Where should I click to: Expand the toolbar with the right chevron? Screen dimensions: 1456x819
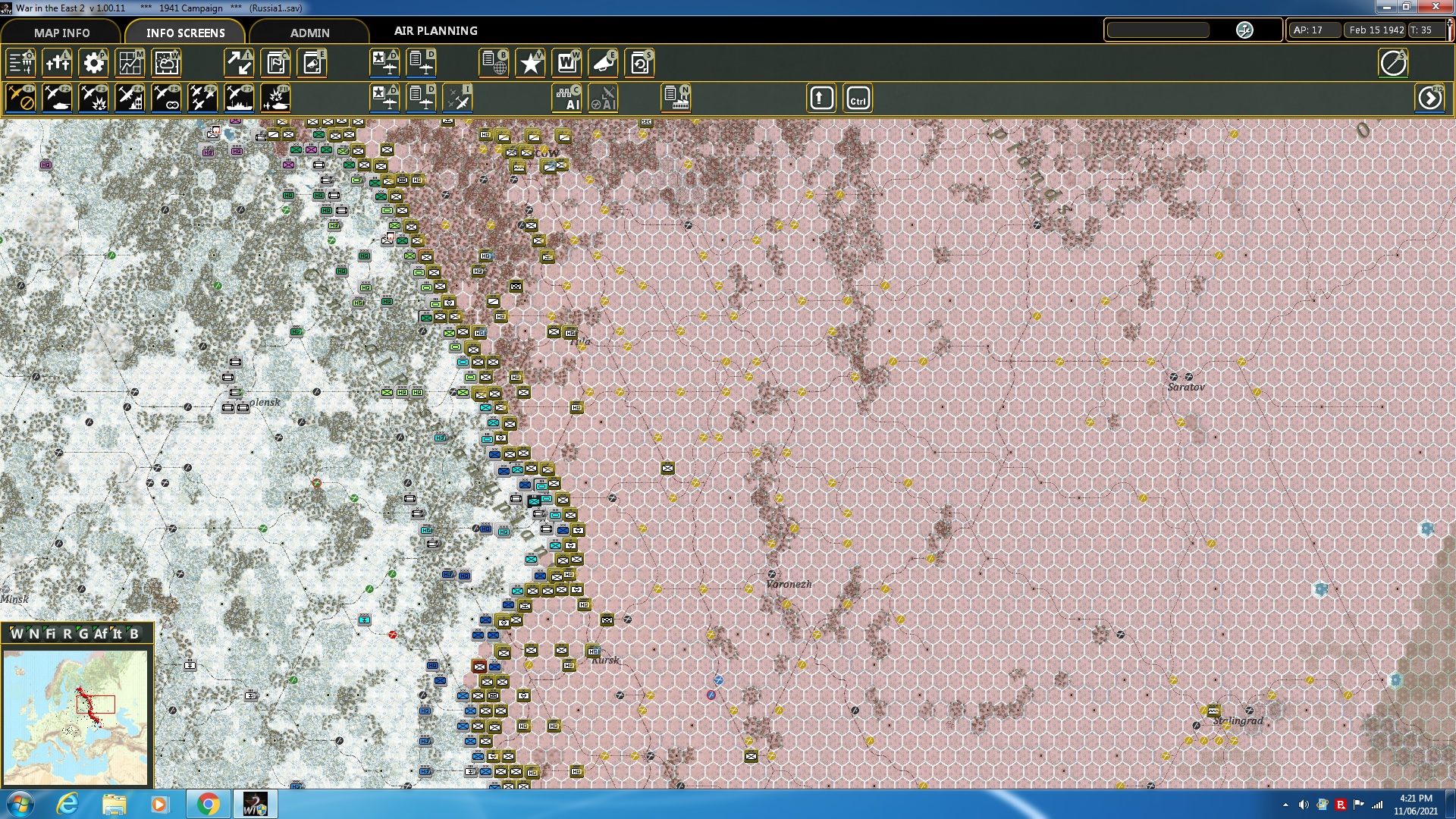(1430, 98)
